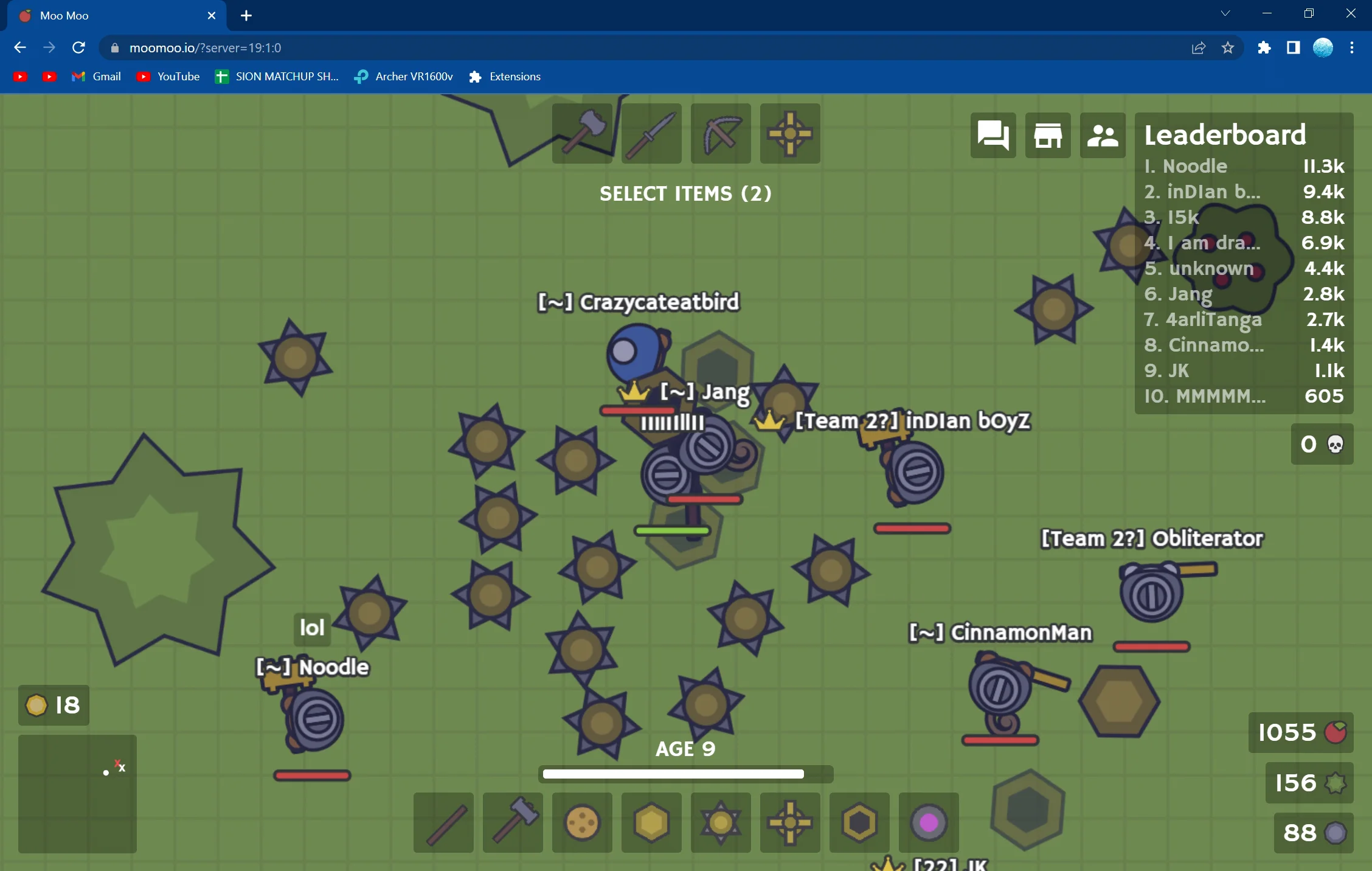Pick the pit trap hotbar slot
Image resolution: width=1372 pixels, height=871 pixels.
[859, 822]
